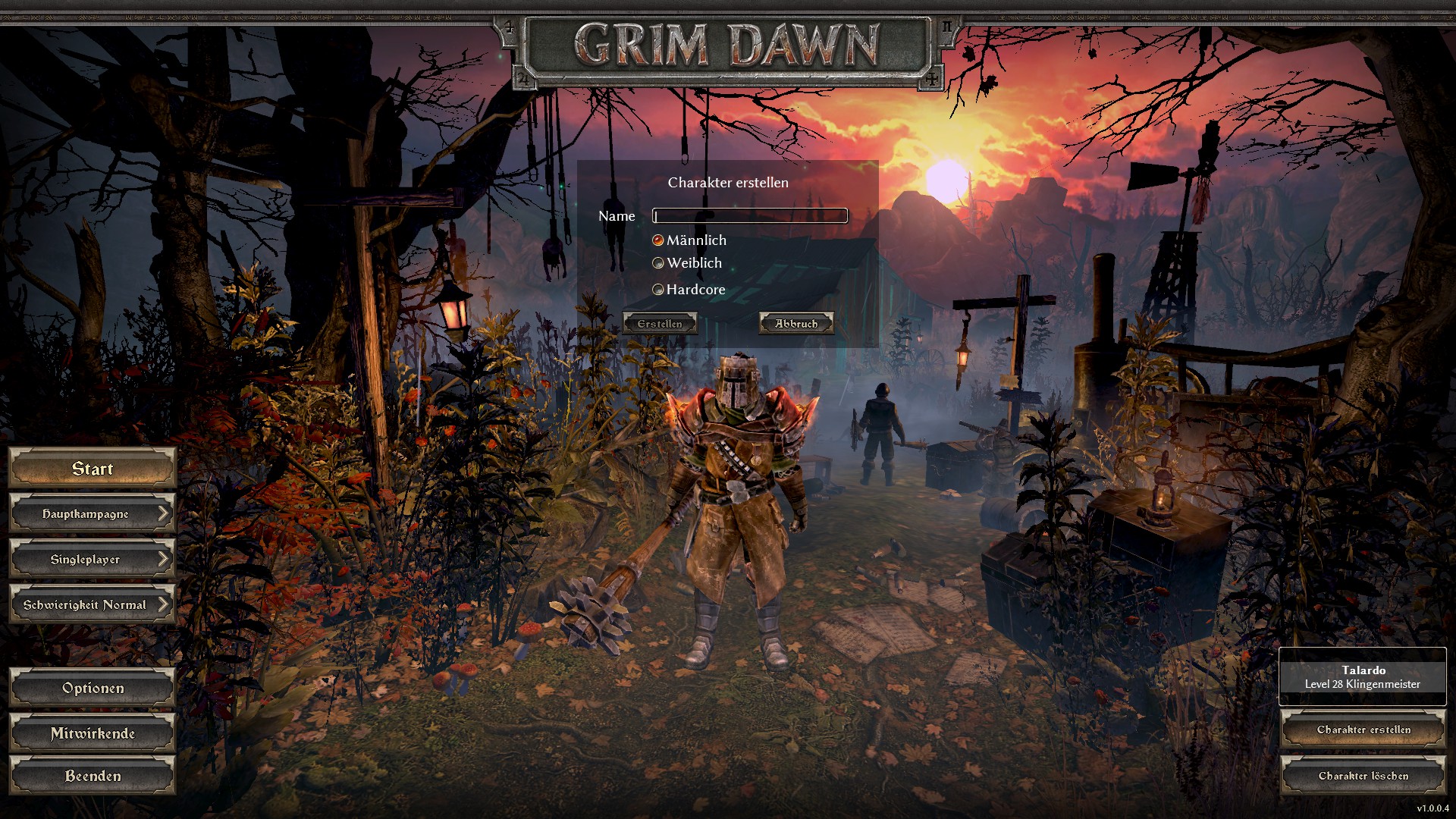Screen dimensions: 1456x819
Task: Toggle the Hardcore mode option
Action: point(658,290)
